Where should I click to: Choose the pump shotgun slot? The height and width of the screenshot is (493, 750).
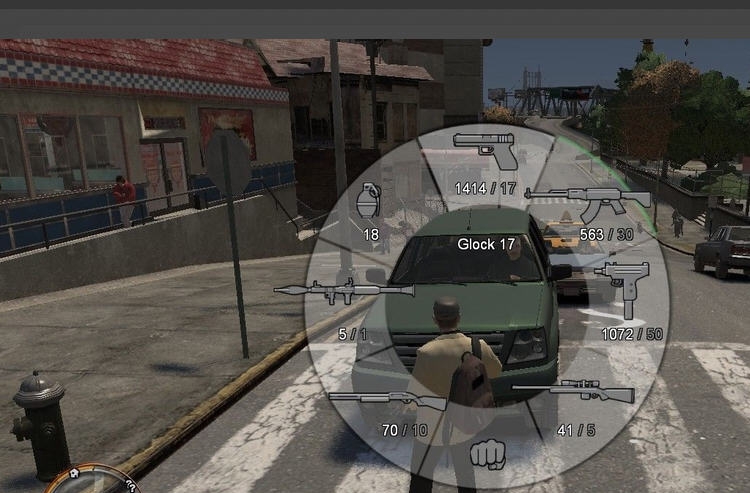(387, 400)
